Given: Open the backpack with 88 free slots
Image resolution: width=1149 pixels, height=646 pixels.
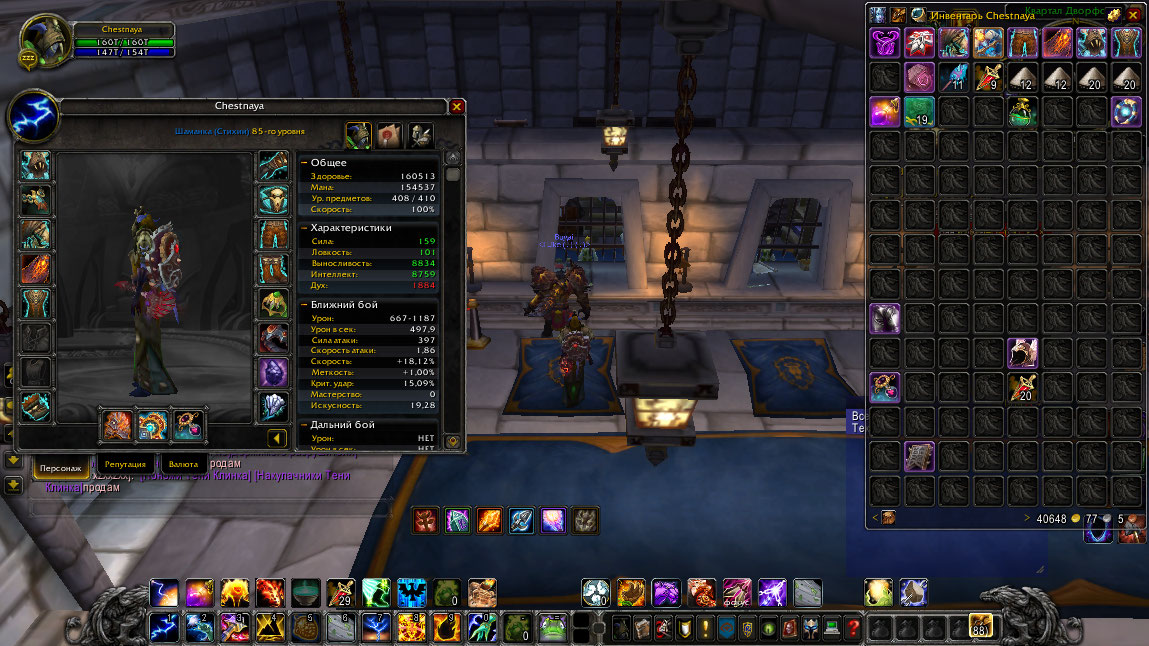Looking at the screenshot, I should 980,627.
